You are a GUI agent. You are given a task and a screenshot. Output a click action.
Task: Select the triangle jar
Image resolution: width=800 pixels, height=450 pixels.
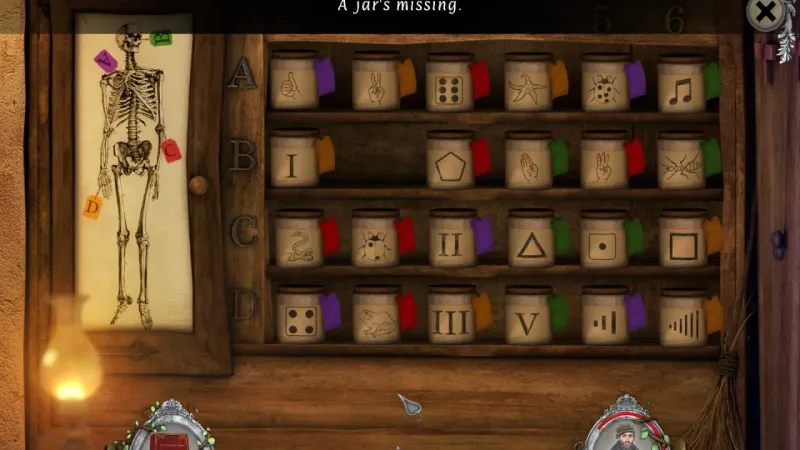point(530,242)
